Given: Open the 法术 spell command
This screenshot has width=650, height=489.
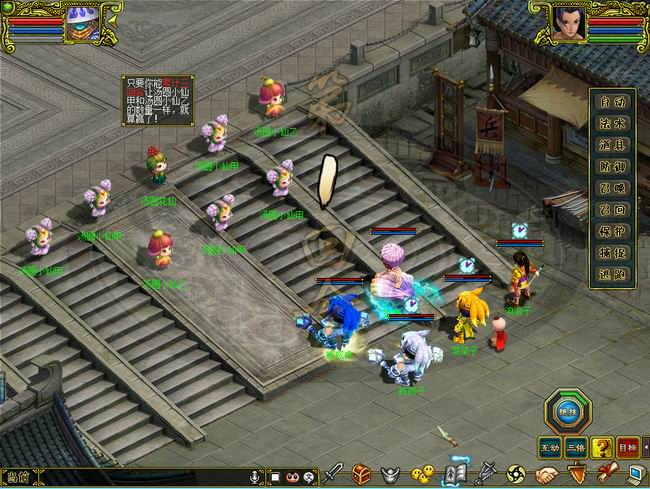Looking at the screenshot, I should (x=612, y=123).
